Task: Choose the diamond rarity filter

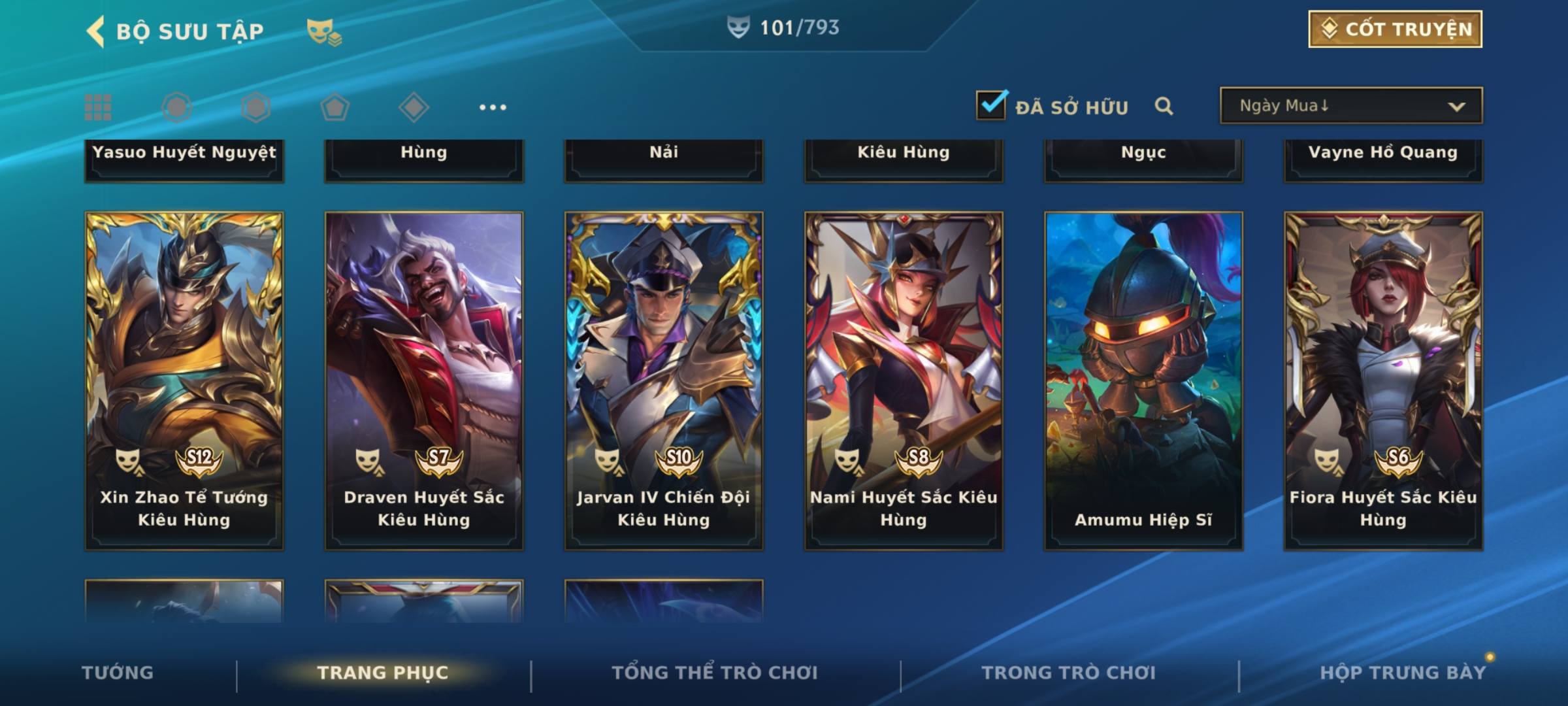Action: click(x=414, y=107)
